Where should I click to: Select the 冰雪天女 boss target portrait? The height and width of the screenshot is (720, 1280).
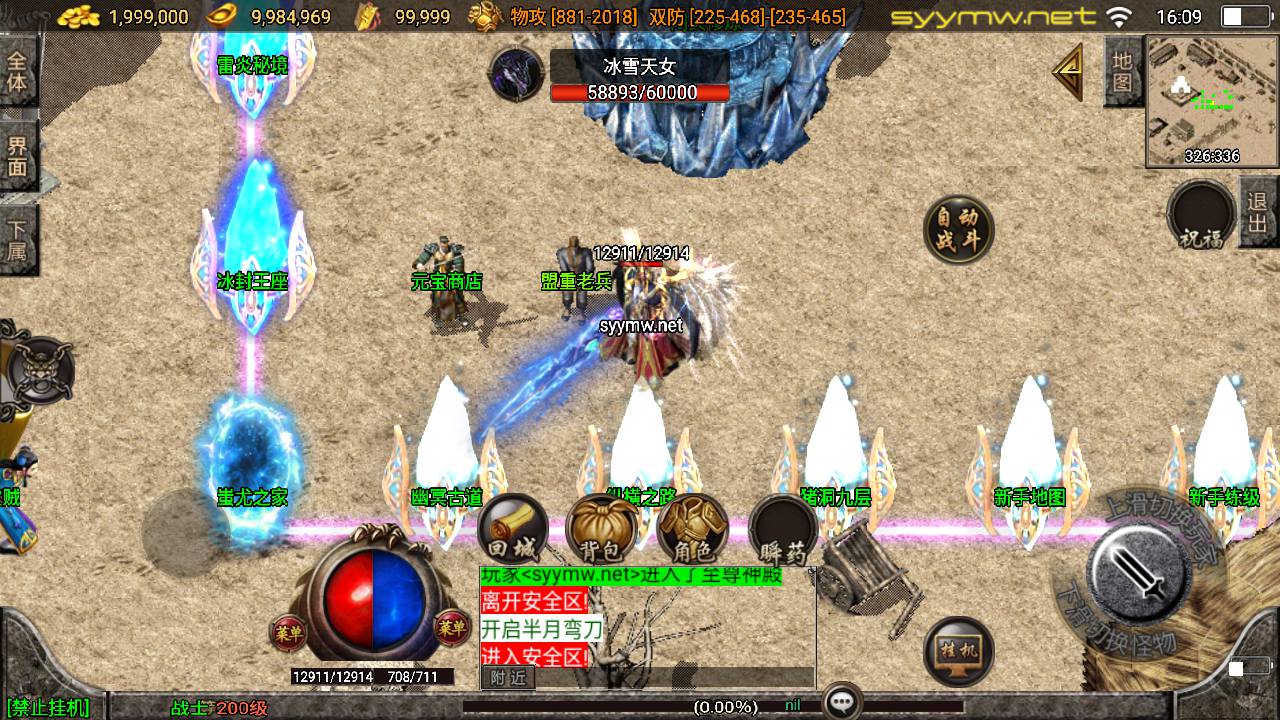pos(516,74)
